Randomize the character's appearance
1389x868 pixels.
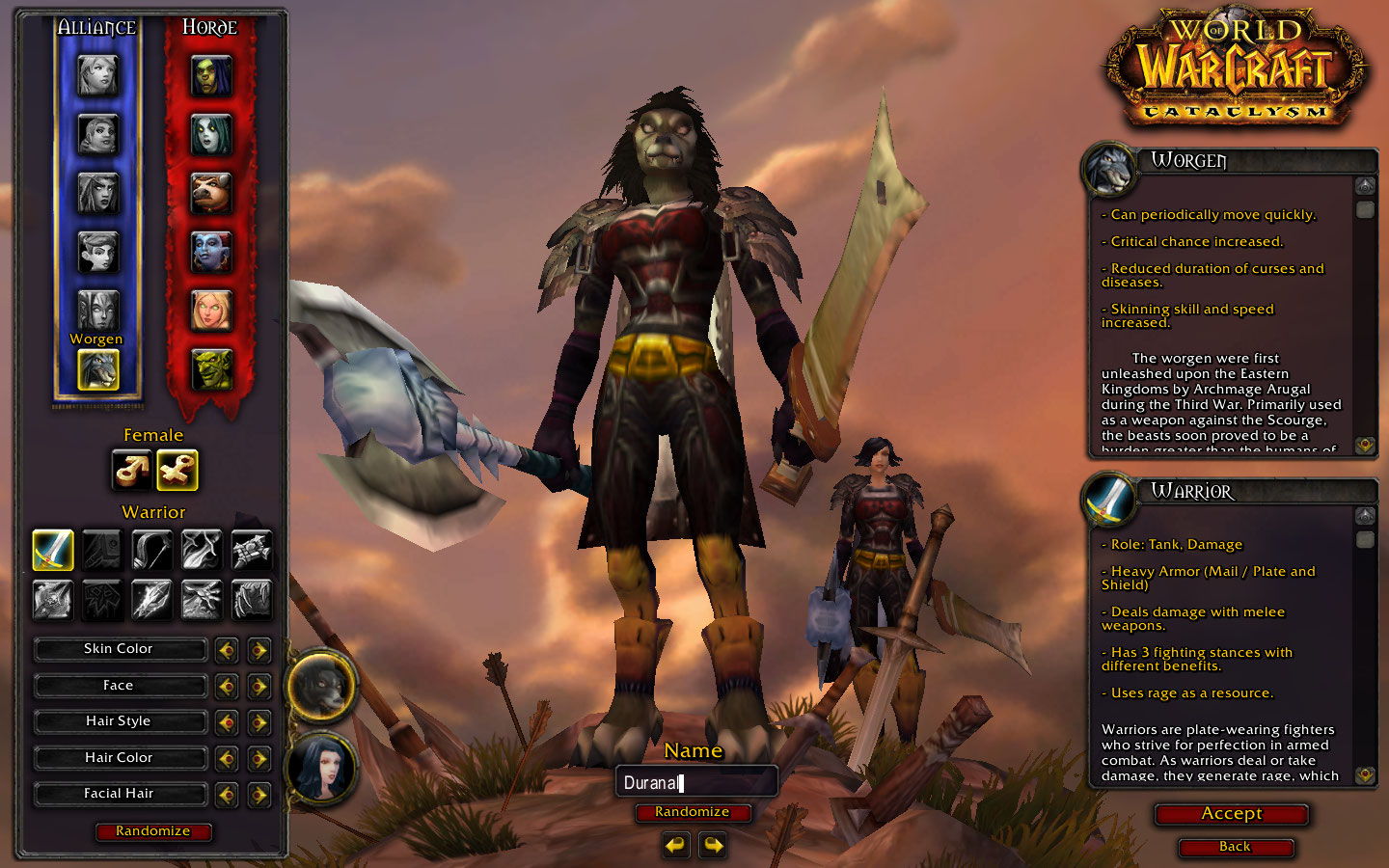[153, 831]
